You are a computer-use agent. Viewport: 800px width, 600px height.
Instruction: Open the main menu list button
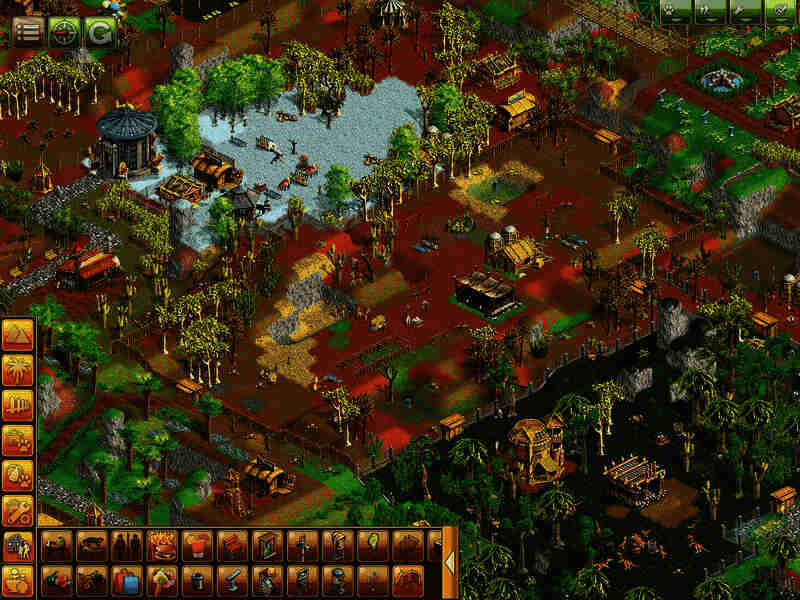tap(27, 31)
